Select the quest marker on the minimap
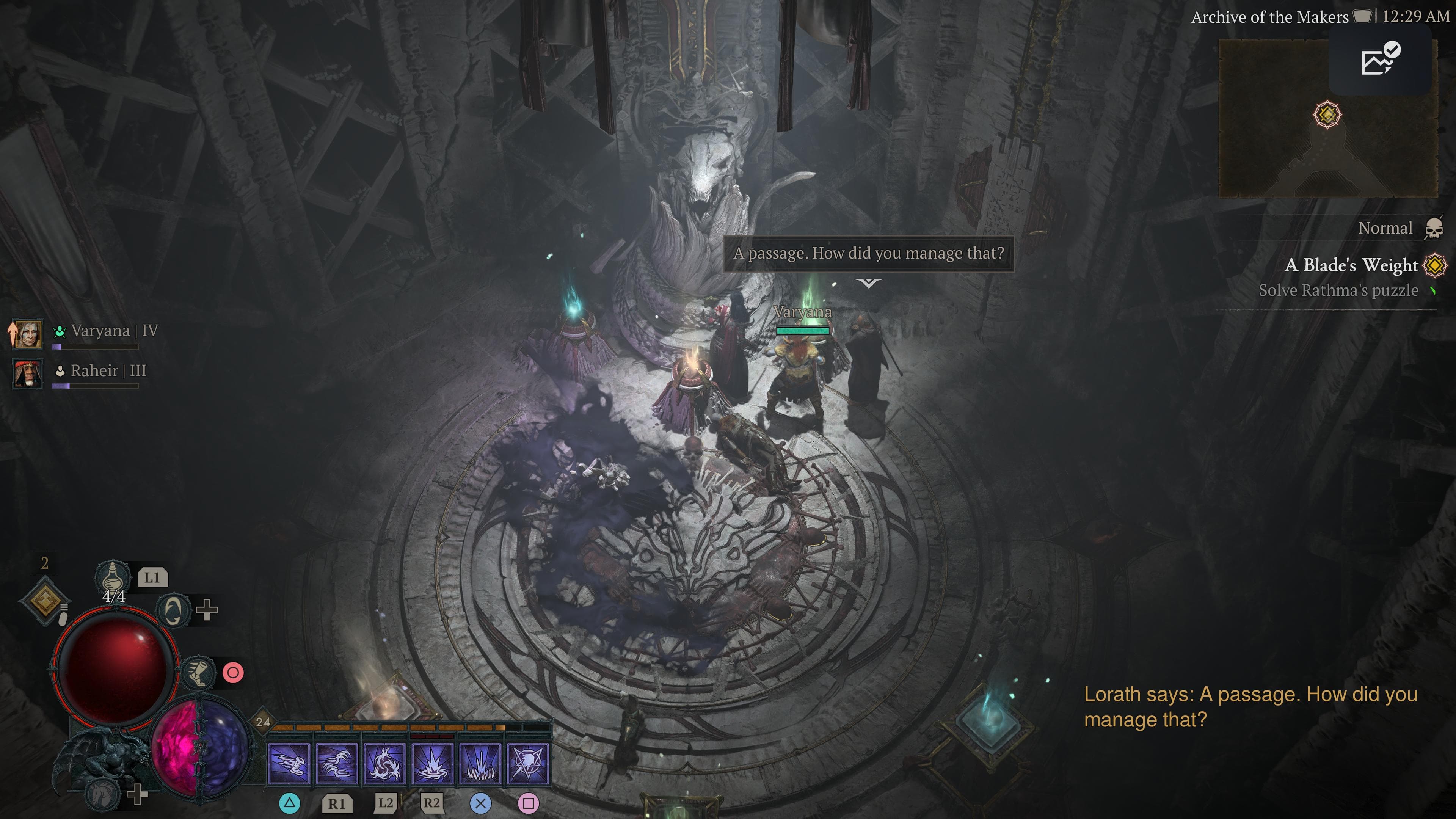Image resolution: width=1456 pixels, height=819 pixels. pyautogui.click(x=1327, y=115)
